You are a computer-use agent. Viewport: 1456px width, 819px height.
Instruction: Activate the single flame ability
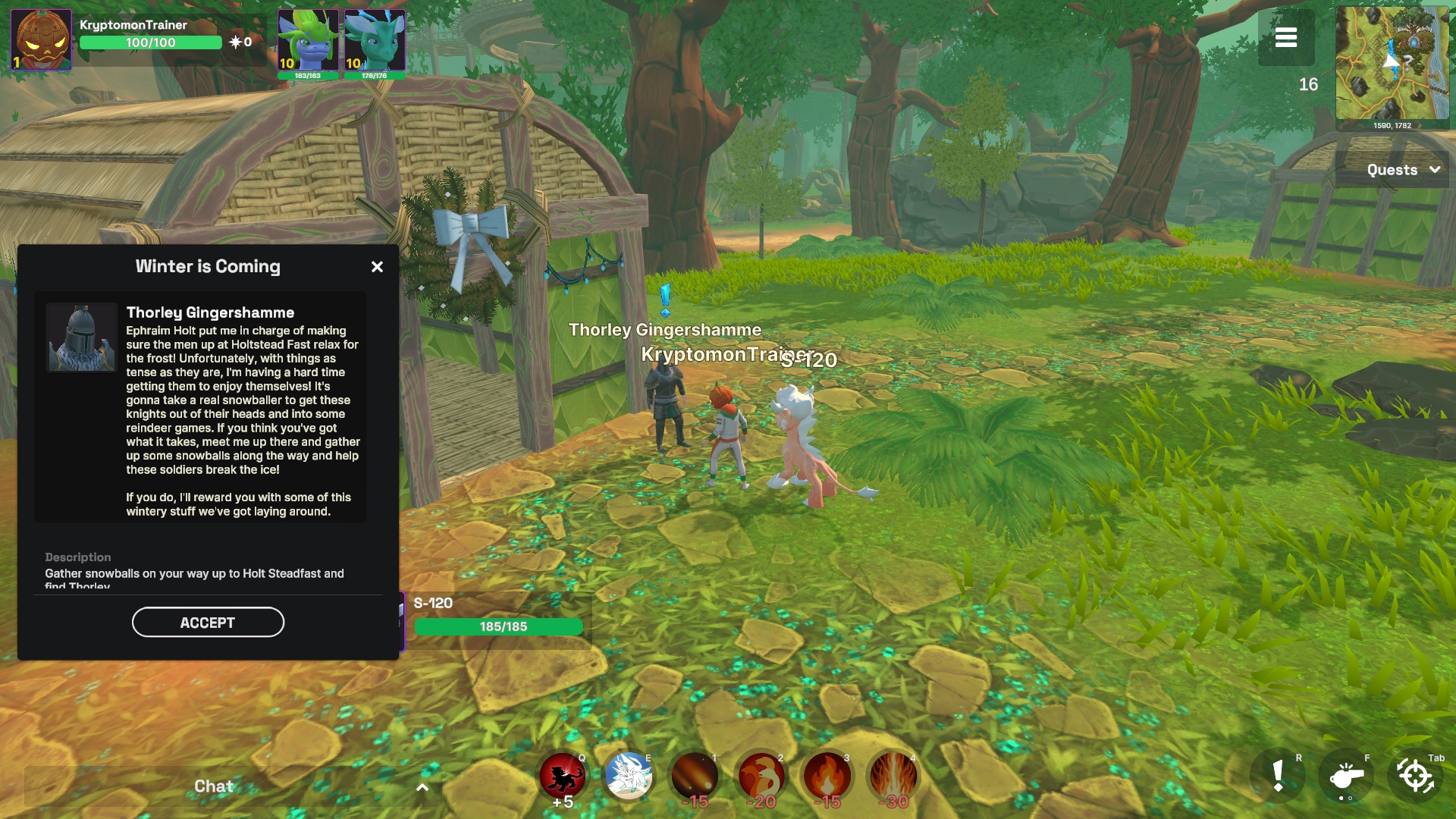click(x=827, y=777)
